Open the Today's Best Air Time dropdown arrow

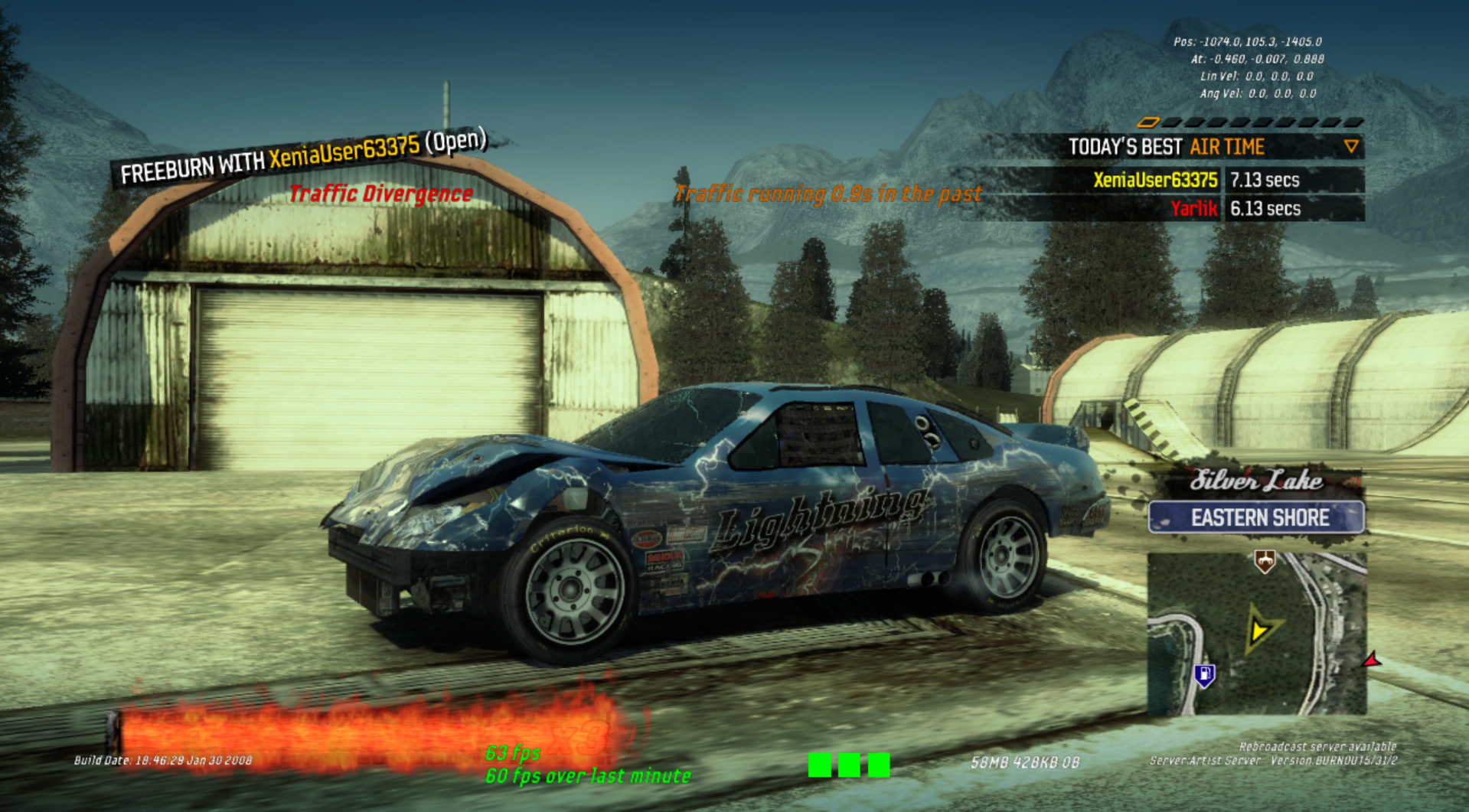1351,146
